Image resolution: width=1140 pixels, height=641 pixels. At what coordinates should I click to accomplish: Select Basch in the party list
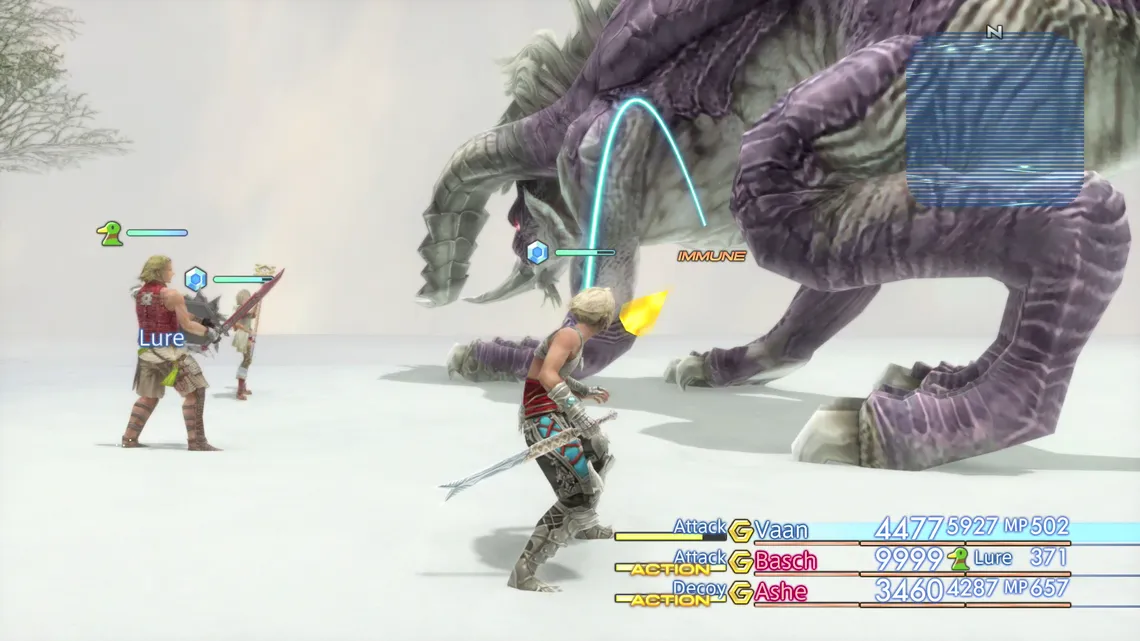[x=785, y=561]
